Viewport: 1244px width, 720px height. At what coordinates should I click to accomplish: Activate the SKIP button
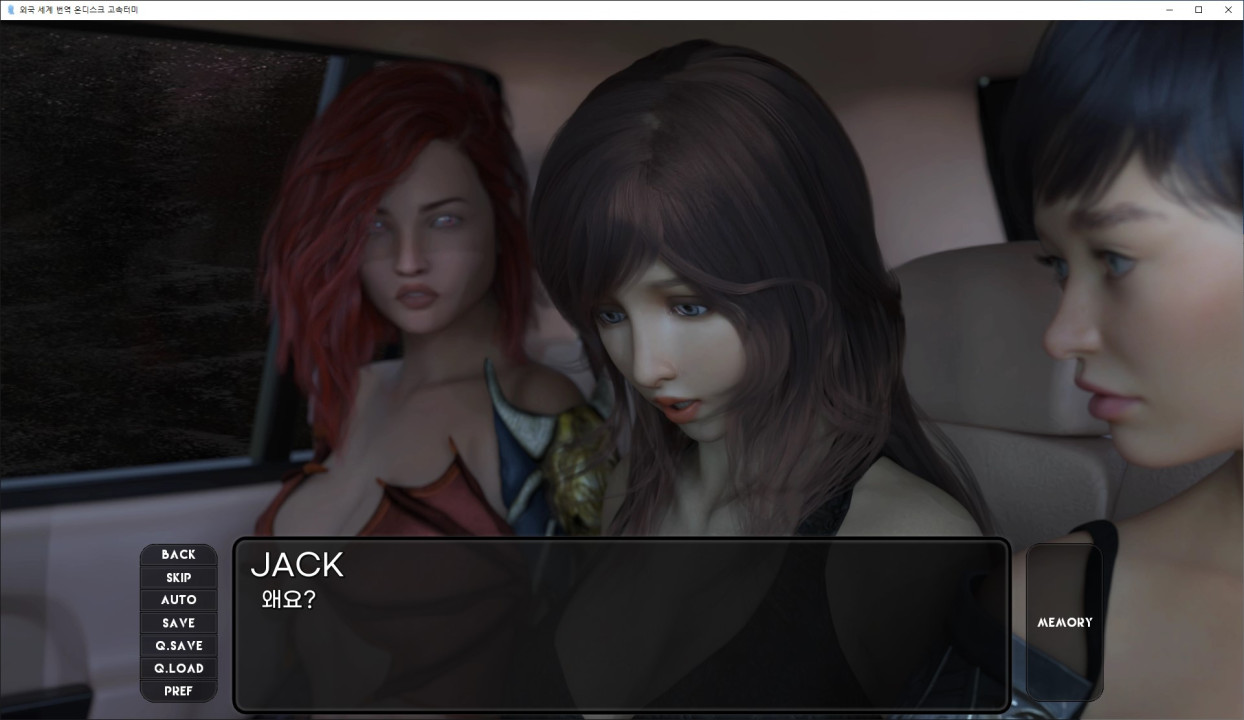click(178, 578)
